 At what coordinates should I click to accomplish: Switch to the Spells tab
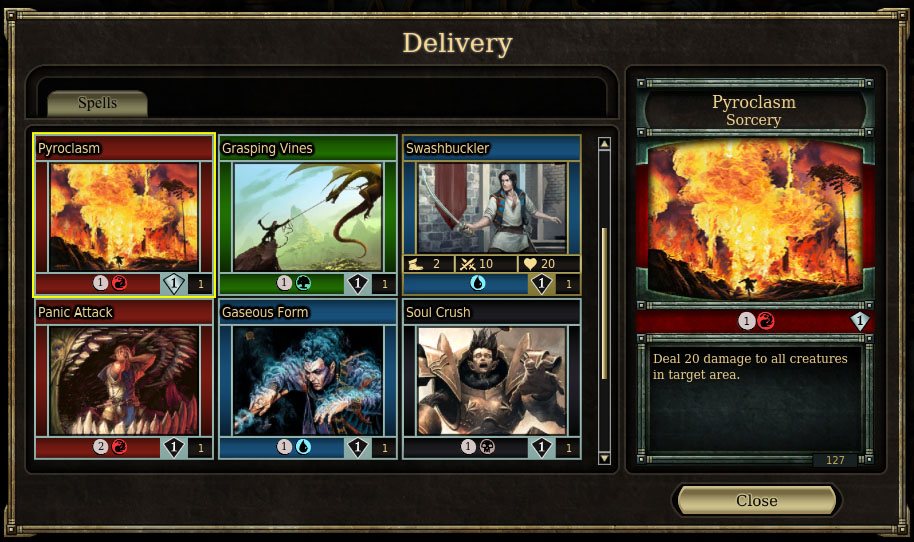97,103
